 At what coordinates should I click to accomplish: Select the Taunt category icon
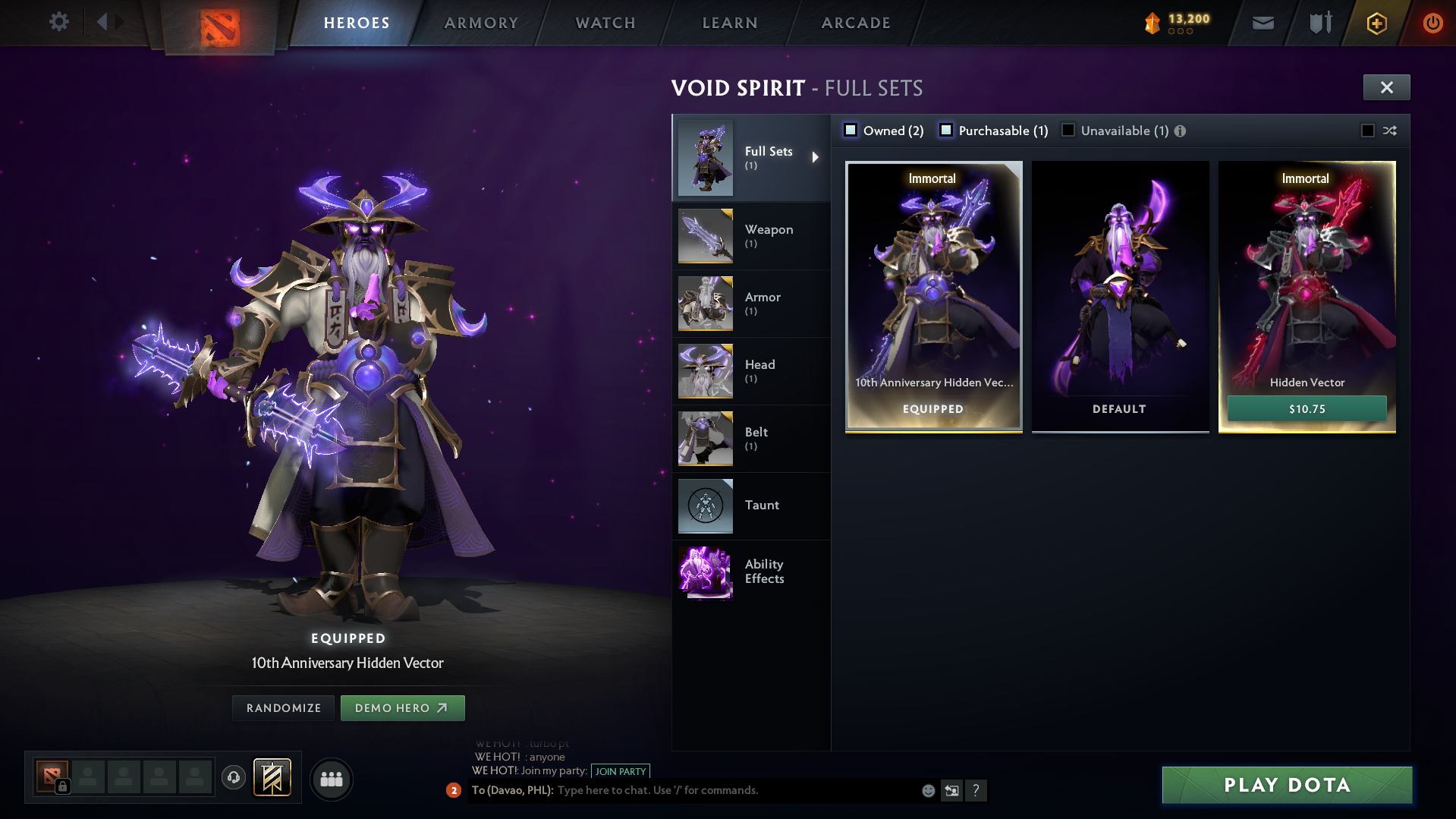705,506
